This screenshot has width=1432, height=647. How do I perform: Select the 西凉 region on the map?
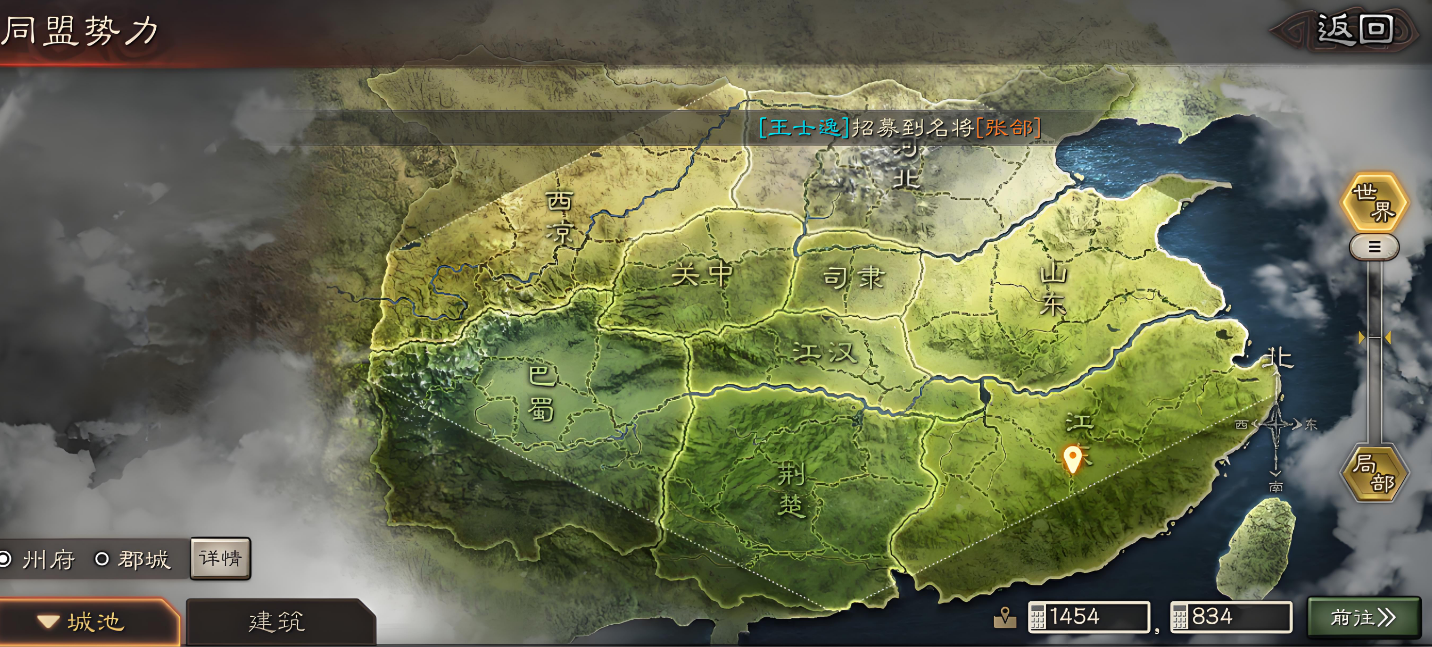pos(561,219)
